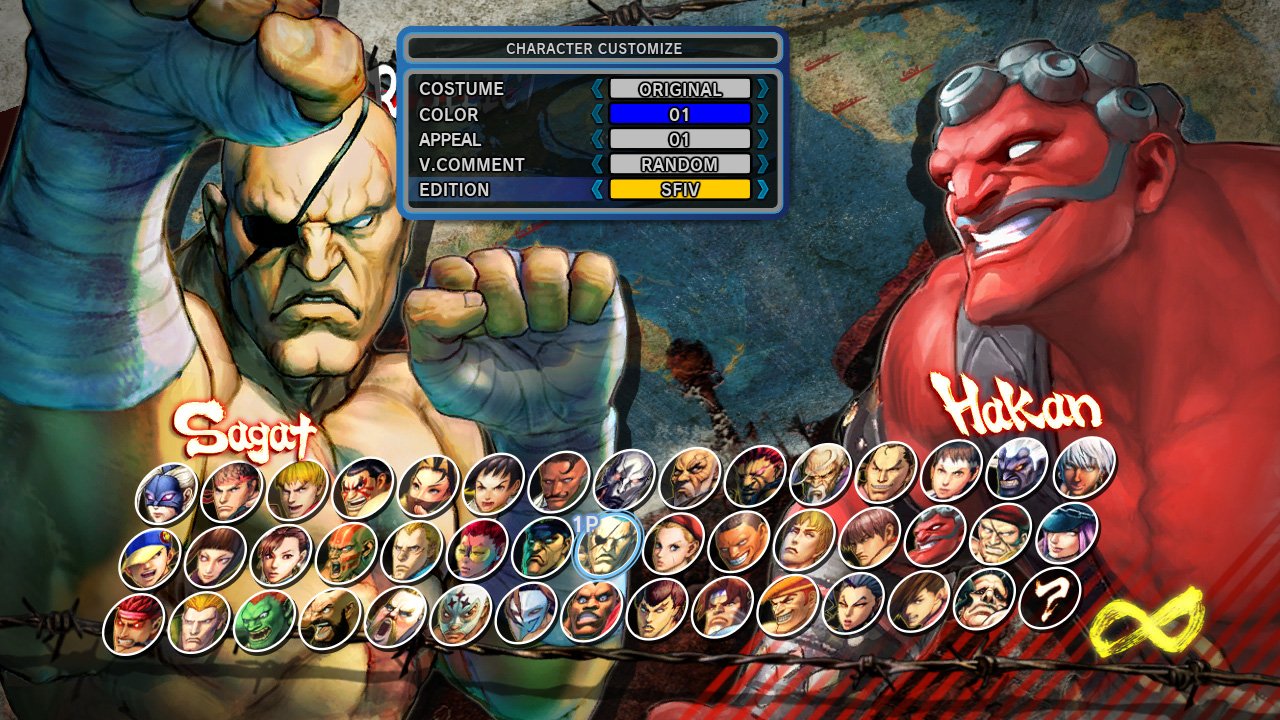
Task: Choose the highlighted Sagat portrait
Action: click(607, 546)
